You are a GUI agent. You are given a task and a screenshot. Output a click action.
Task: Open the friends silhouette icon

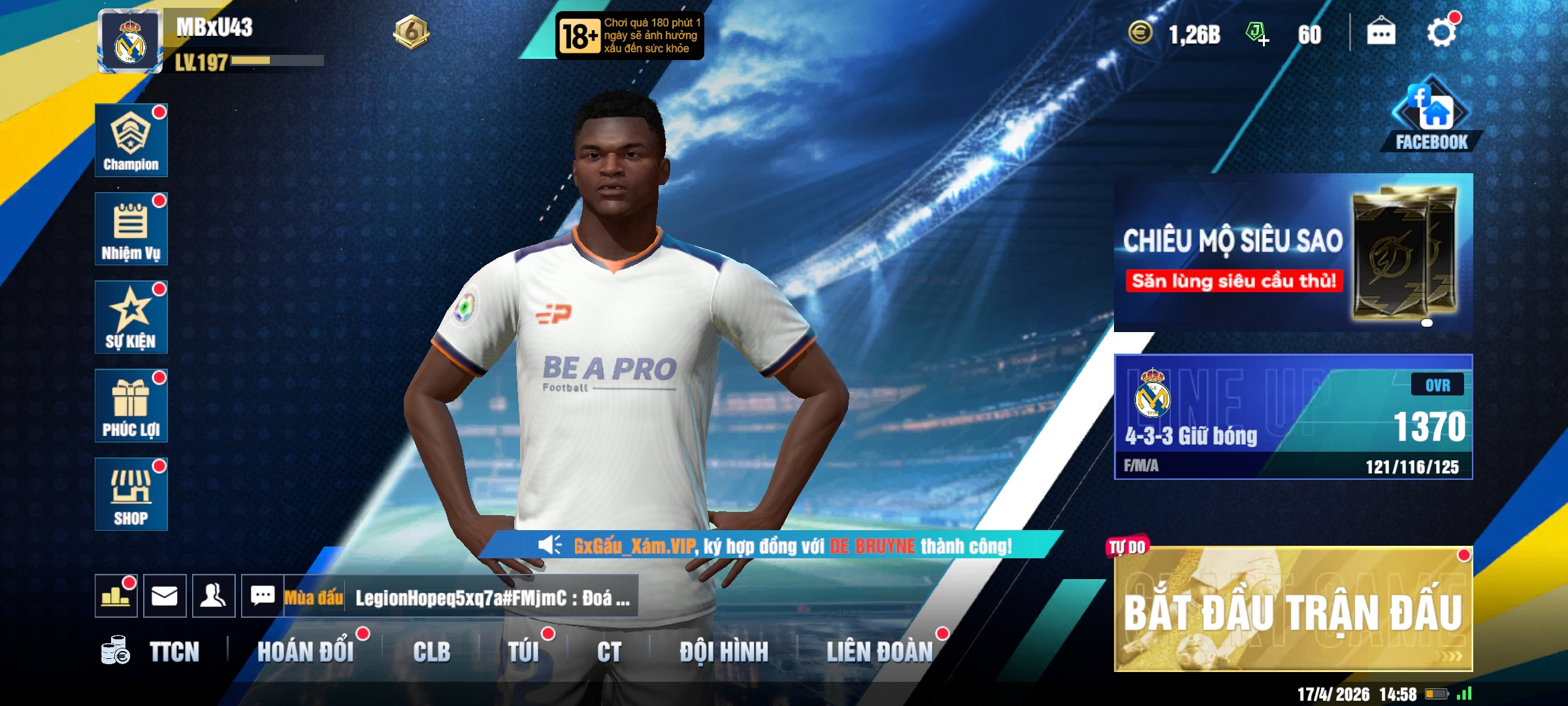click(x=214, y=596)
